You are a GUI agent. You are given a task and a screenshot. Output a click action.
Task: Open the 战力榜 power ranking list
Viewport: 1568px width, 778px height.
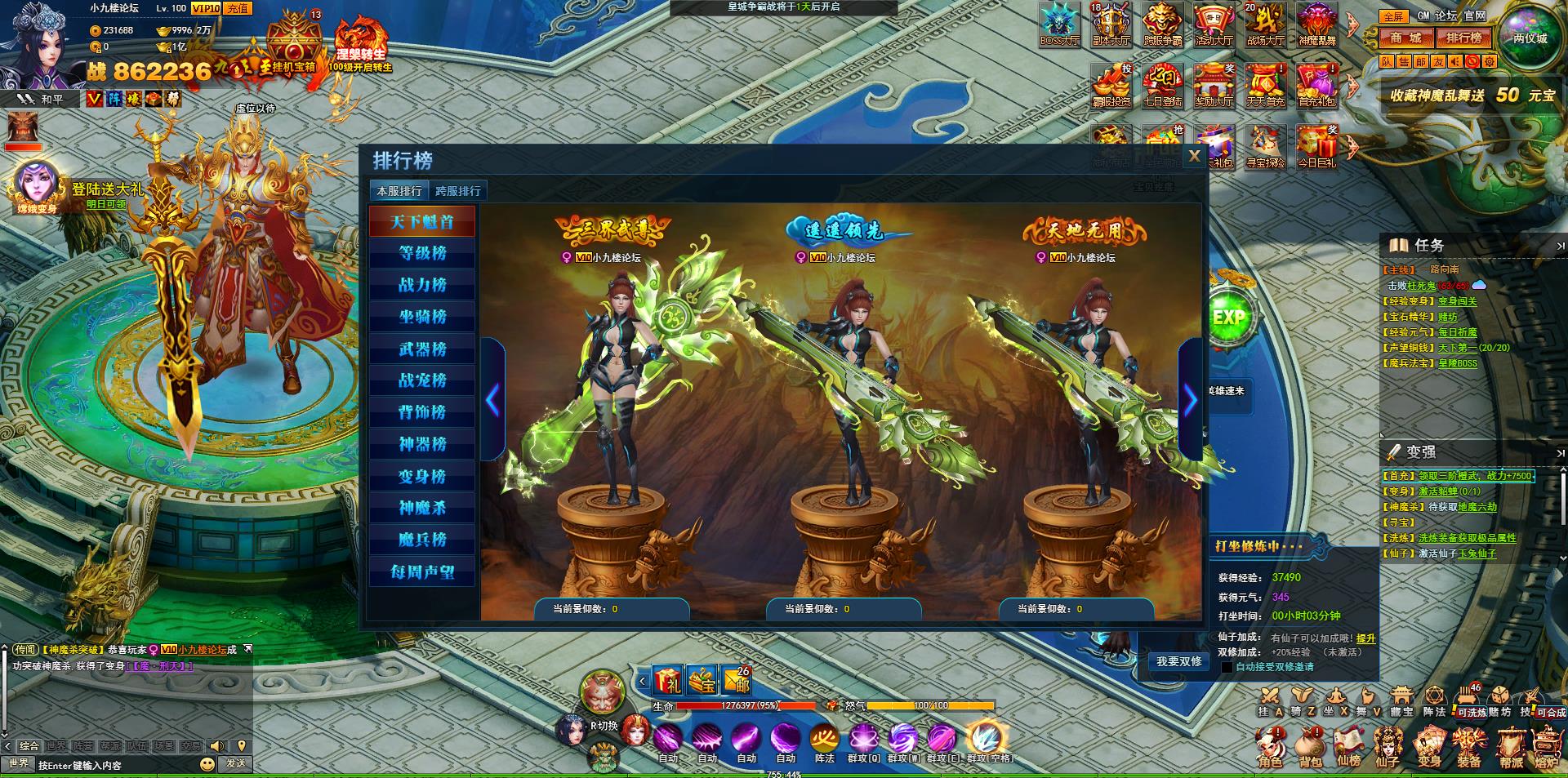[422, 285]
